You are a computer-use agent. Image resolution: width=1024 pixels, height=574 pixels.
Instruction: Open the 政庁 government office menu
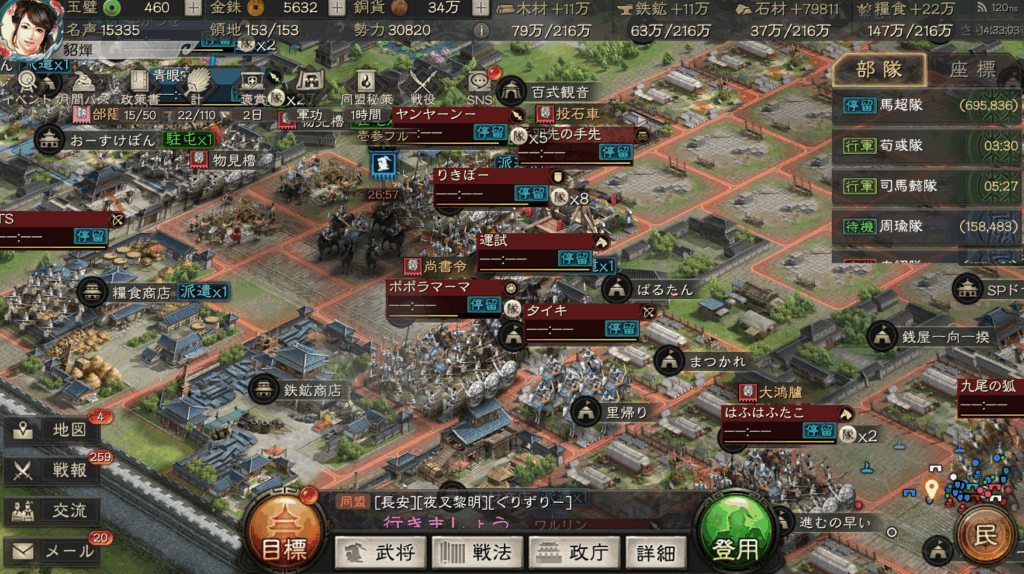[573, 551]
